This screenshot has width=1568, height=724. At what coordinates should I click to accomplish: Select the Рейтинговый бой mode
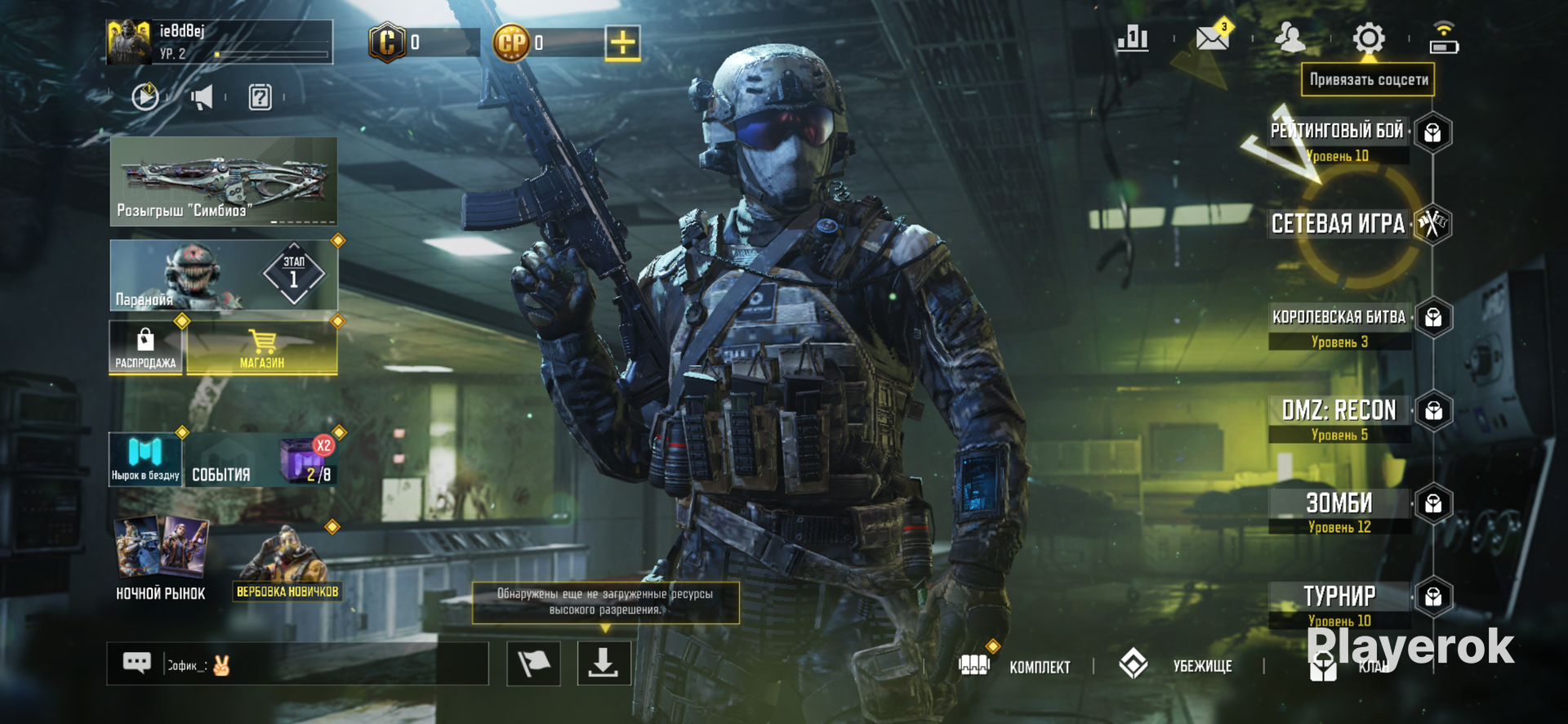point(1339,132)
